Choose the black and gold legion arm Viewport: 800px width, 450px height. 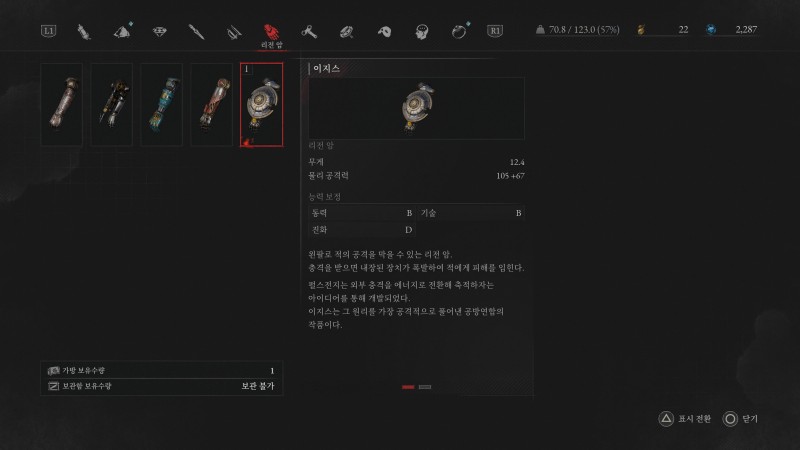pyautogui.click(x=112, y=104)
